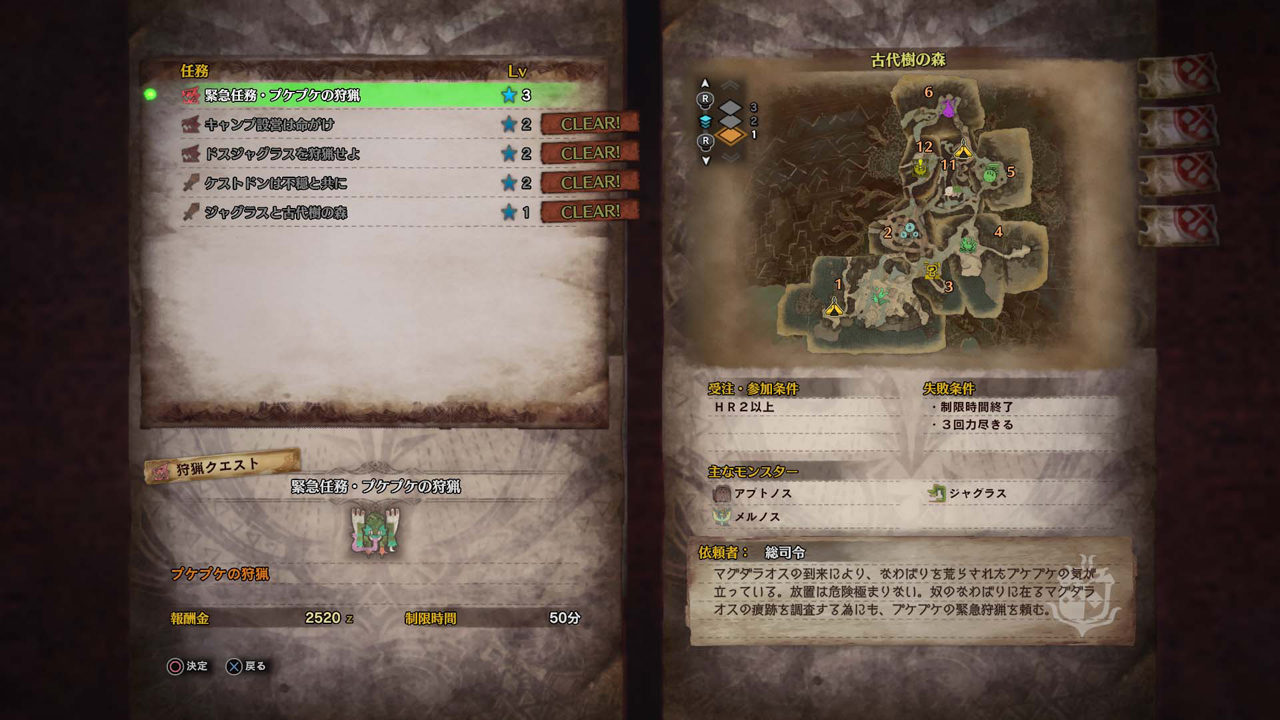Click the down arrow below the layer selector
The height and width of the screenshot is (720, 1280).
click(706, 159)
